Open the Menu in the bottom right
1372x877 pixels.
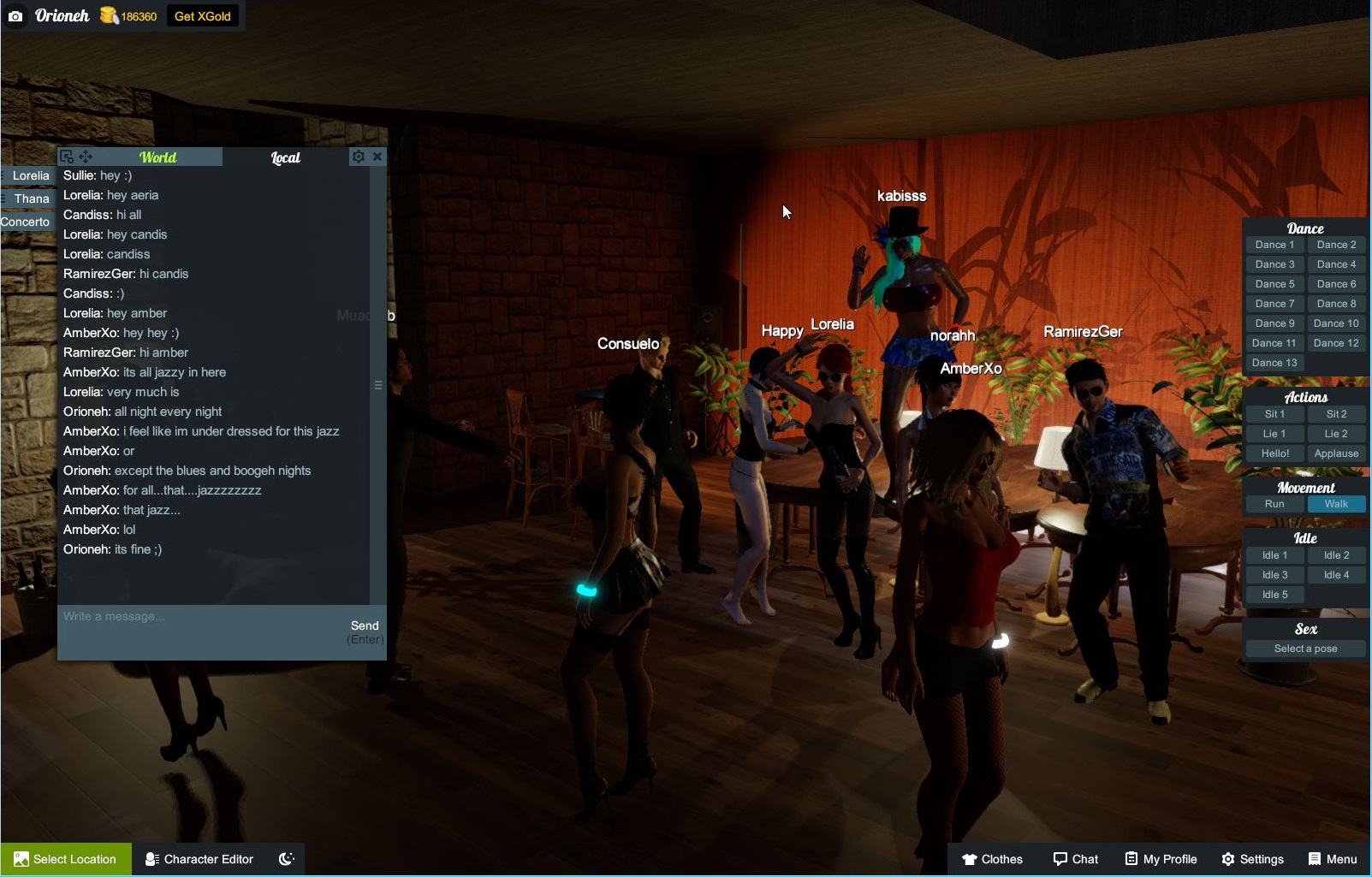[x=1332, y=859]
